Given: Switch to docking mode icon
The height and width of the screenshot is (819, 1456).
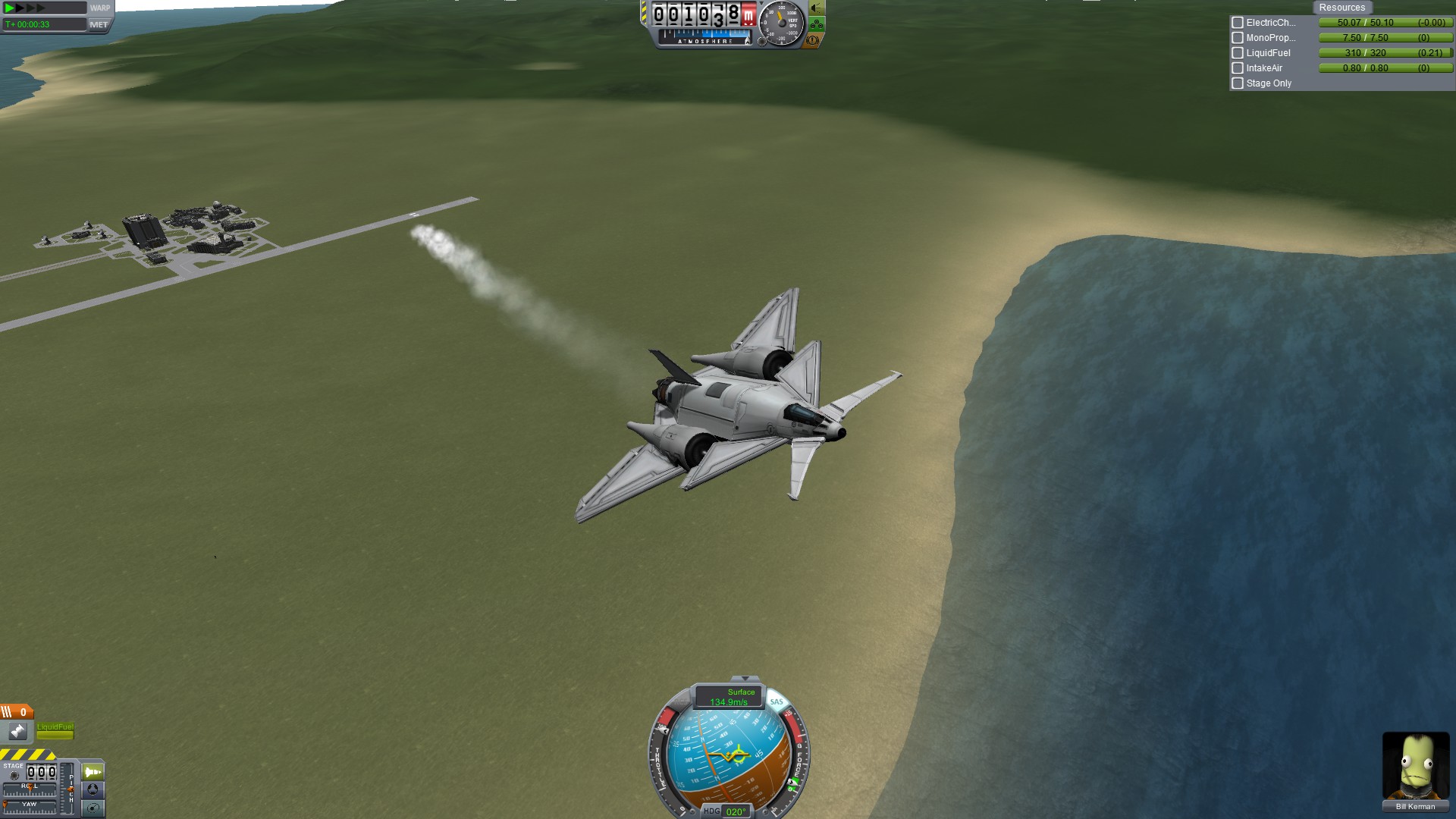Looking at the screenshot, I should pos(93,789).
